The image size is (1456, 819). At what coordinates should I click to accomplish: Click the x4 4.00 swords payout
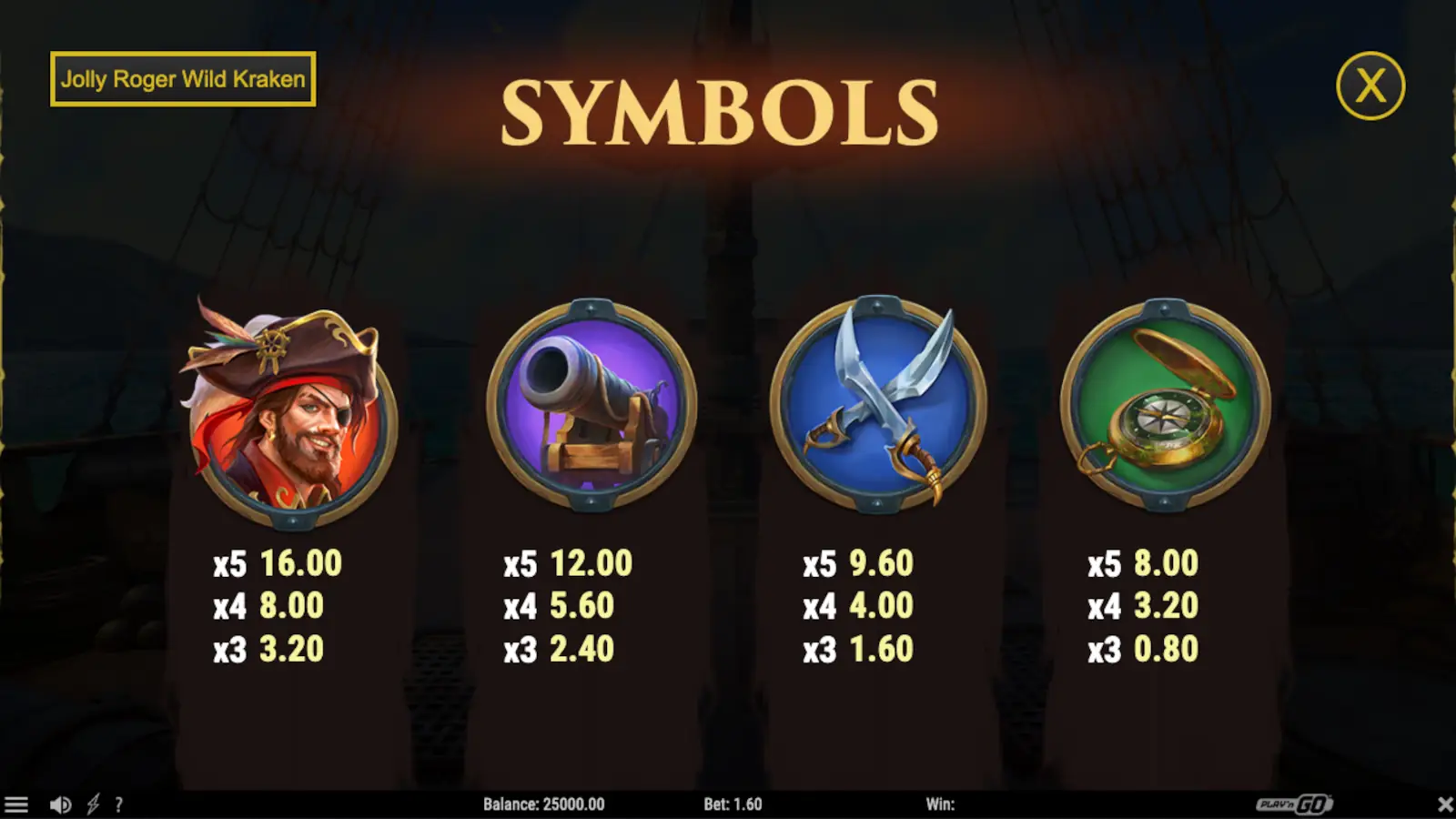tap(856, 607)
